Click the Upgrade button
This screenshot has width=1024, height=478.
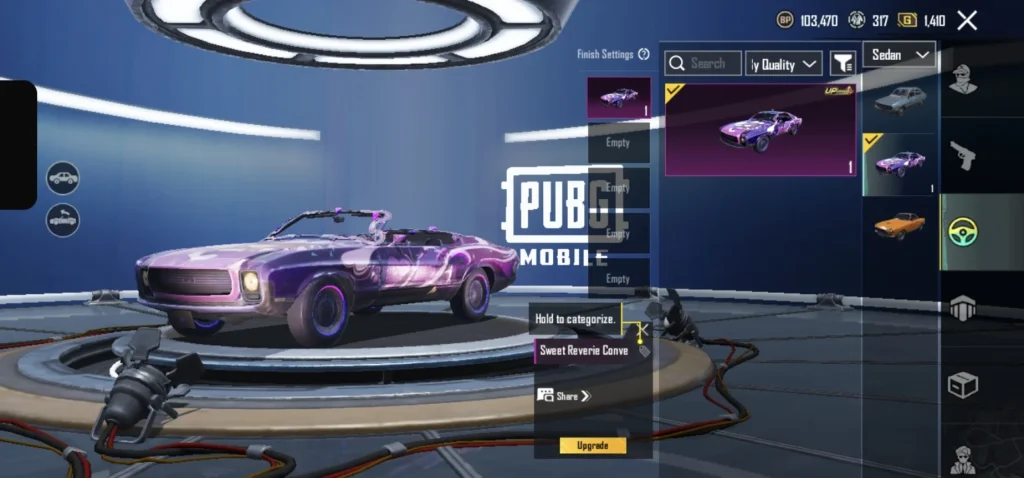[x=592, y=445]
